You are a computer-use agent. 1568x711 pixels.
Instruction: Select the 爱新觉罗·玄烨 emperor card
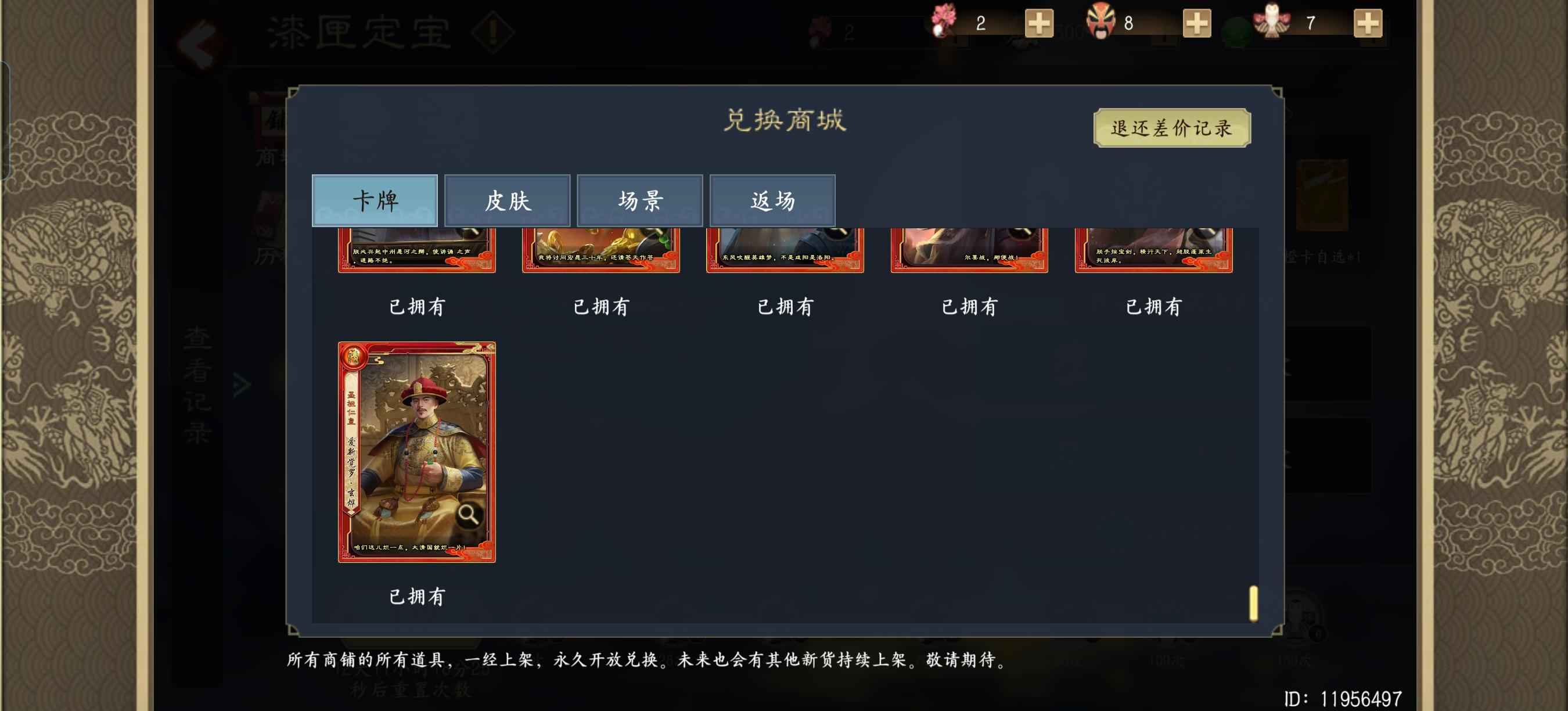(x=416, y=451)
